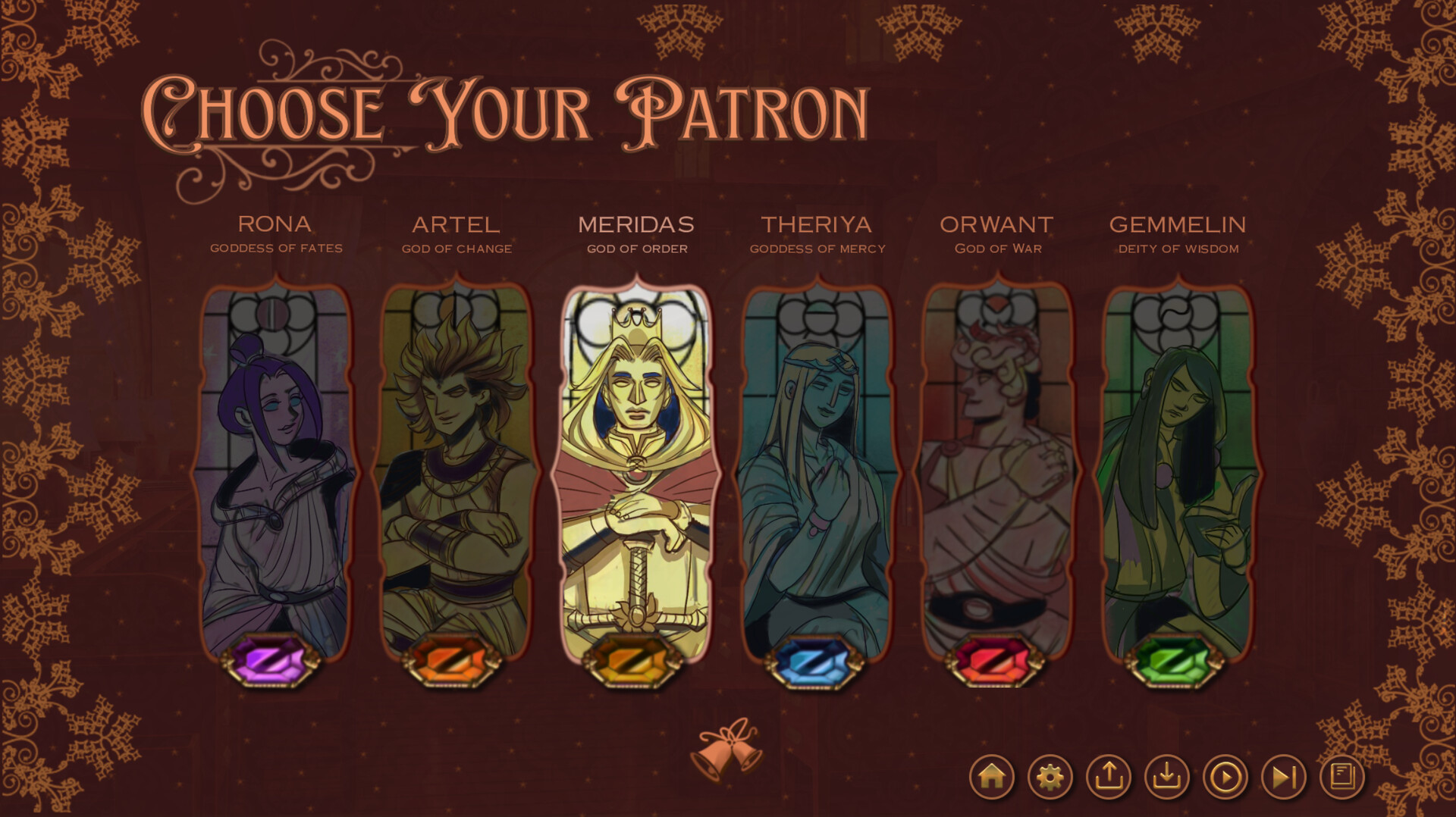The image size is (1456, 817).
Task: Open the settings gear
Action: [x=1050, y=775]
